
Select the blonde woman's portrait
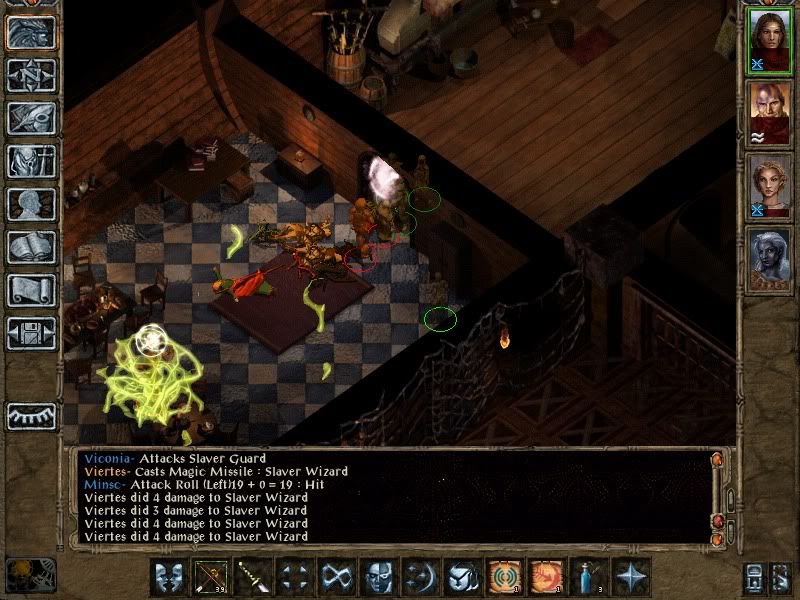coord(769,187)
